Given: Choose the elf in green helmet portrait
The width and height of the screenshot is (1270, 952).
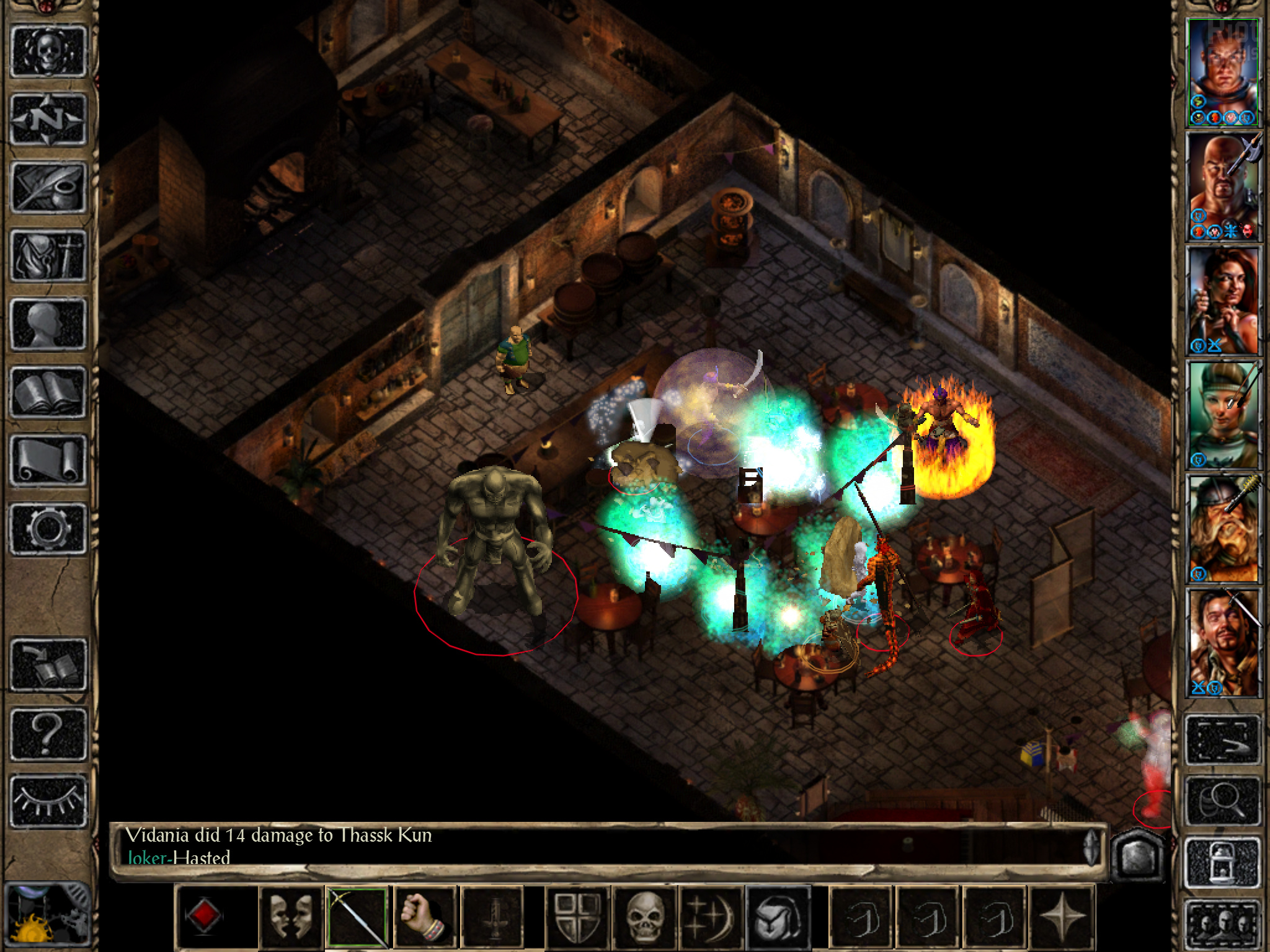Looking at the screenshot, I should (1223, 414).
